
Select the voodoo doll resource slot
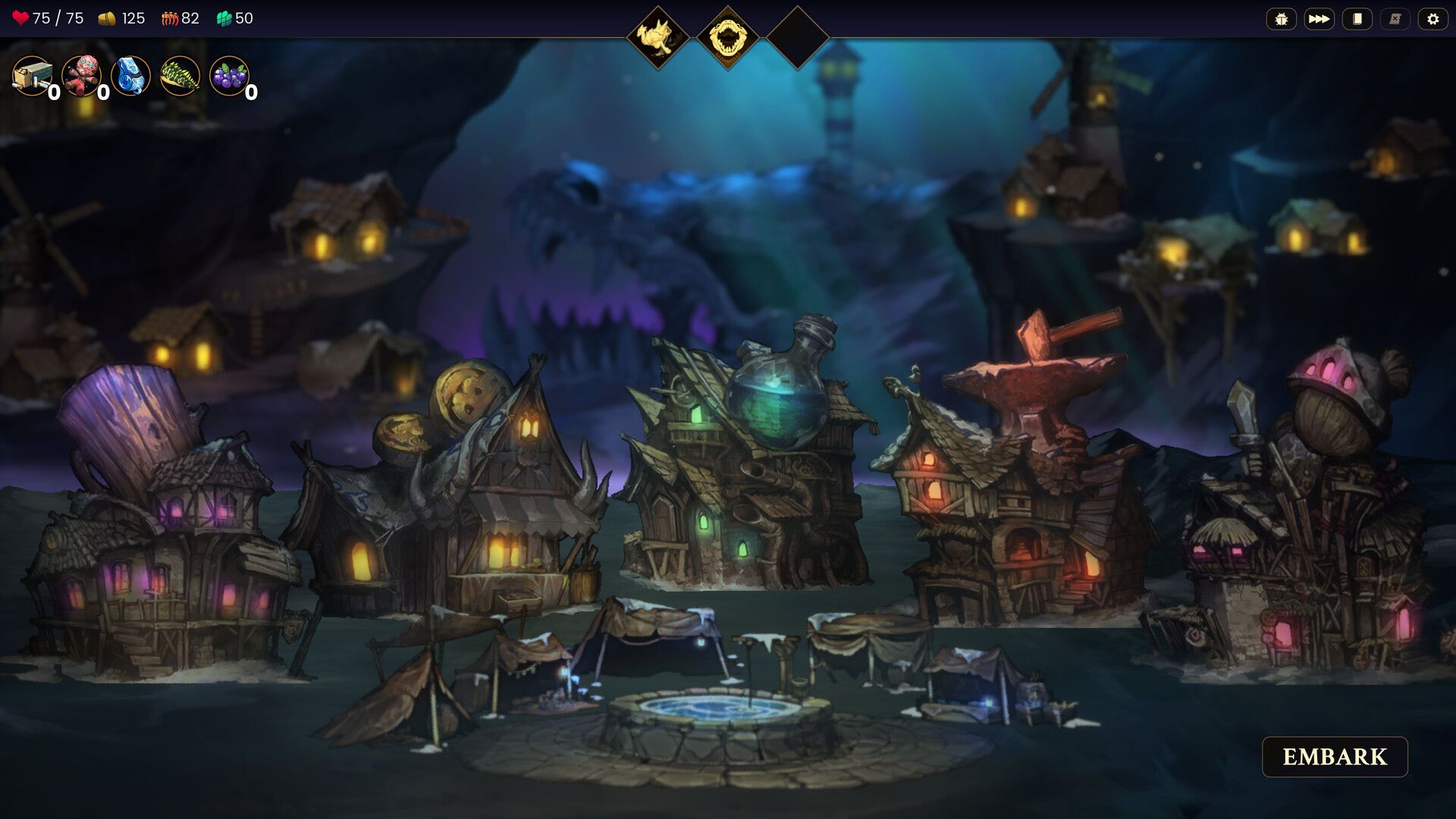click(x=83, y=76)
